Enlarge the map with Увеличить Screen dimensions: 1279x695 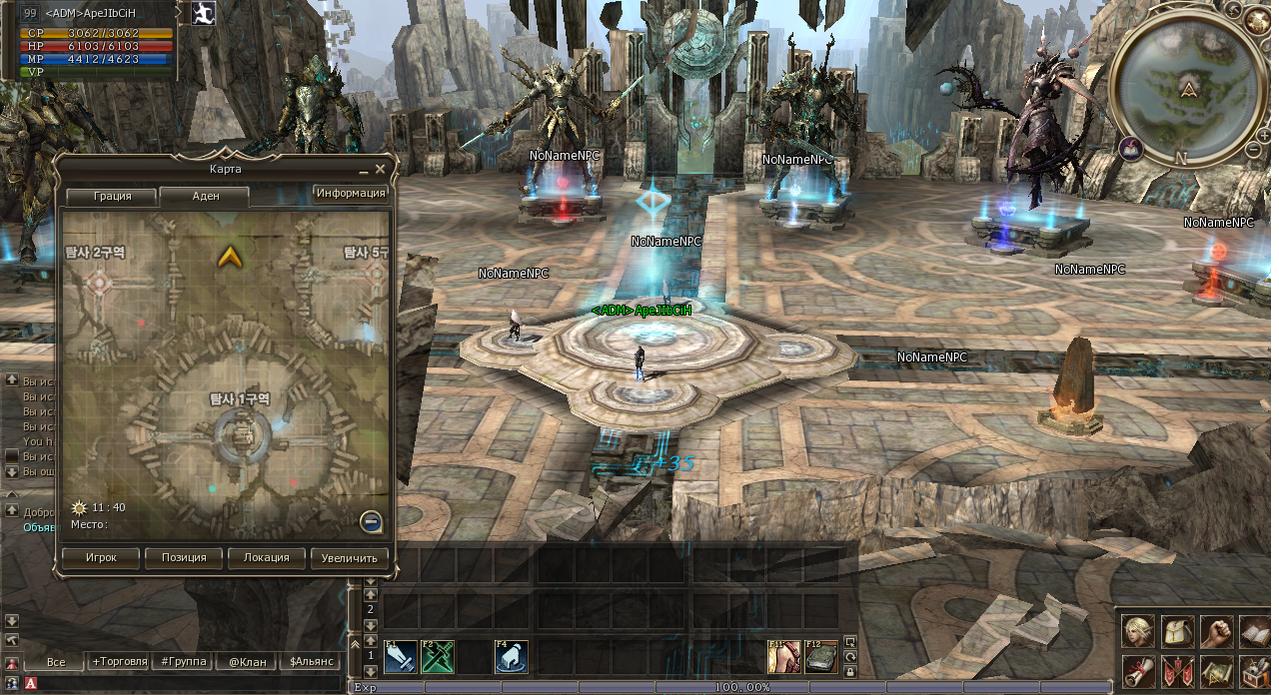[349, 557]
